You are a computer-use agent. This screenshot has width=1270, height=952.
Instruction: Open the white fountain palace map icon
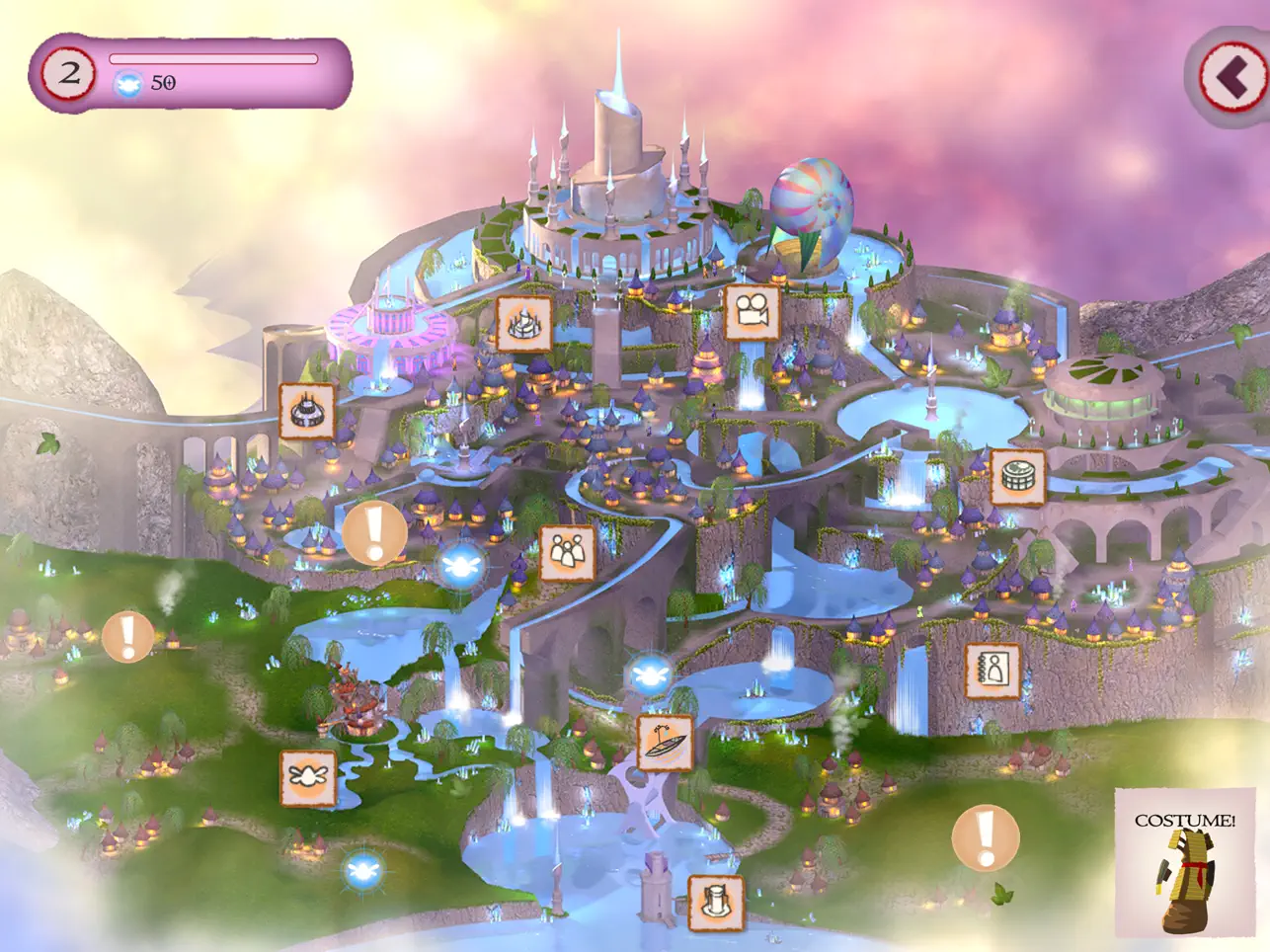524,323
